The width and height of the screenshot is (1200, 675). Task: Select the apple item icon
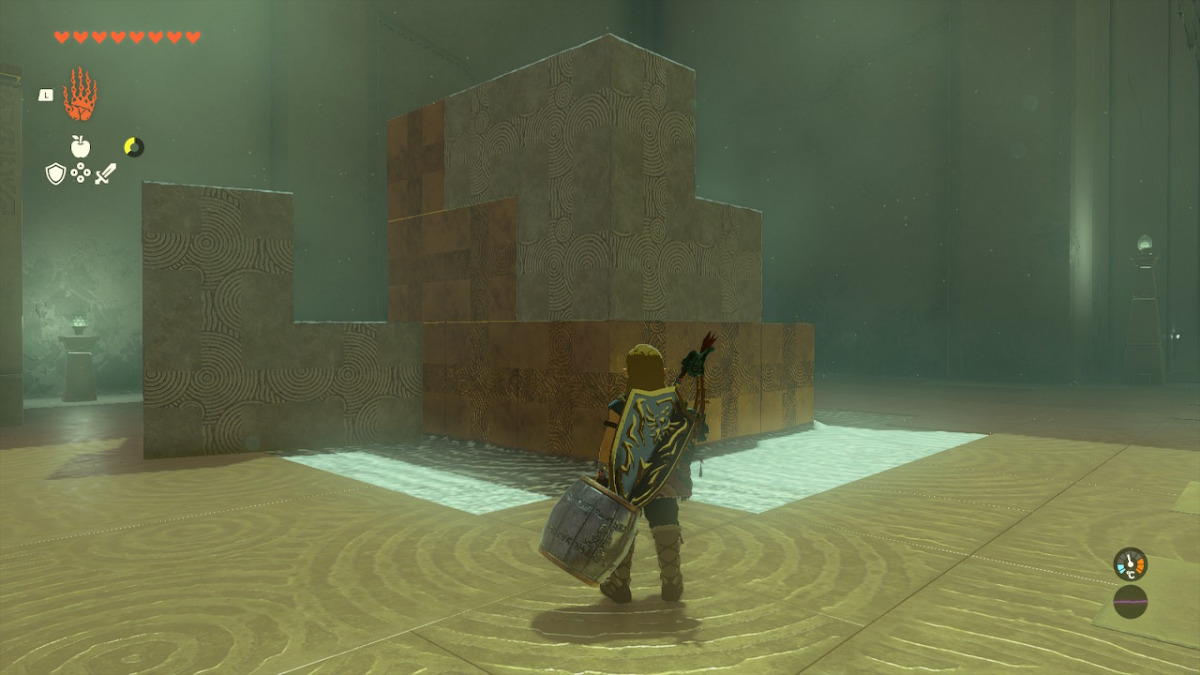tap(80, 147)
